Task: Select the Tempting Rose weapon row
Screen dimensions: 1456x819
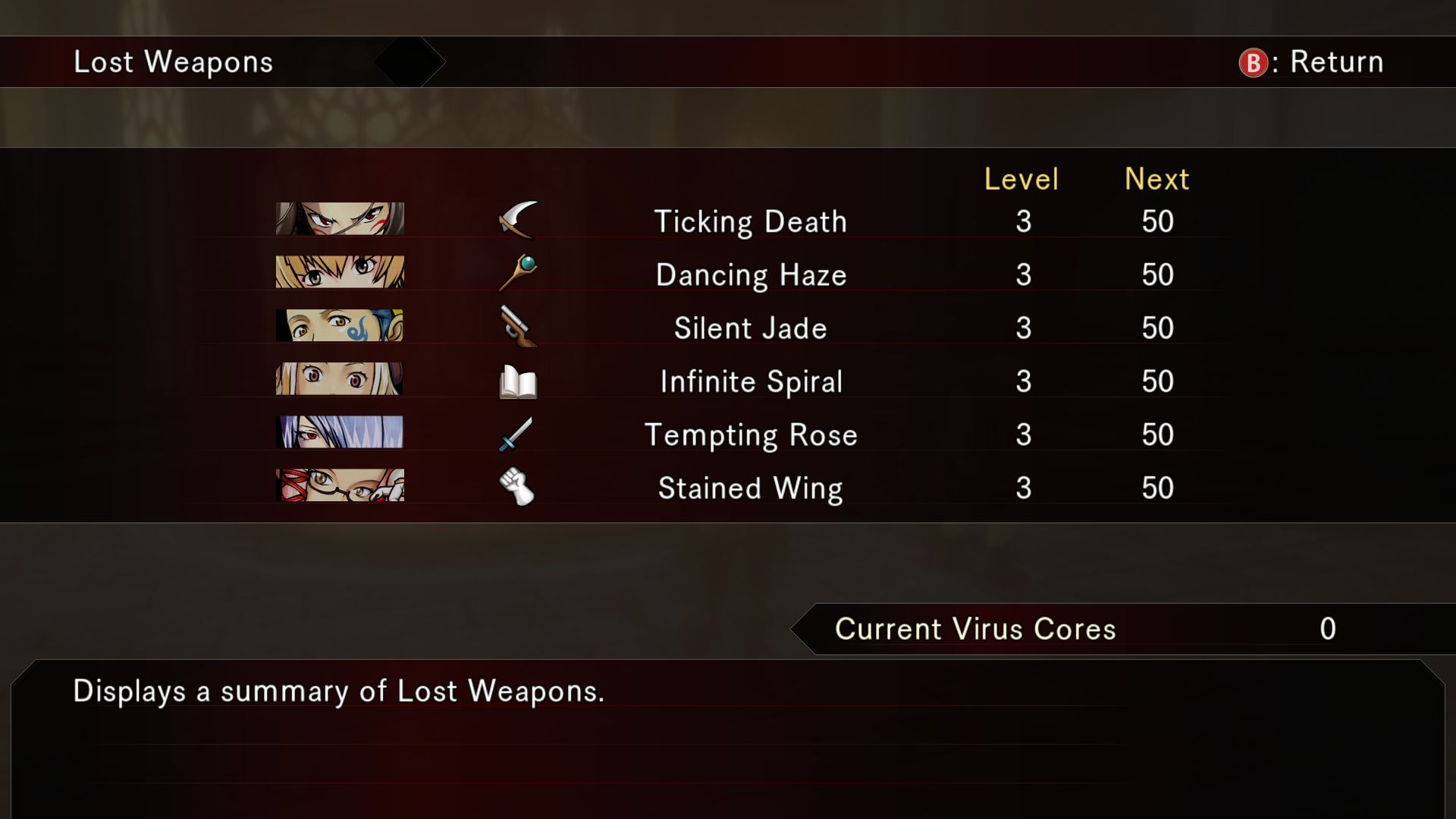Action: click(x=750, y=435)
